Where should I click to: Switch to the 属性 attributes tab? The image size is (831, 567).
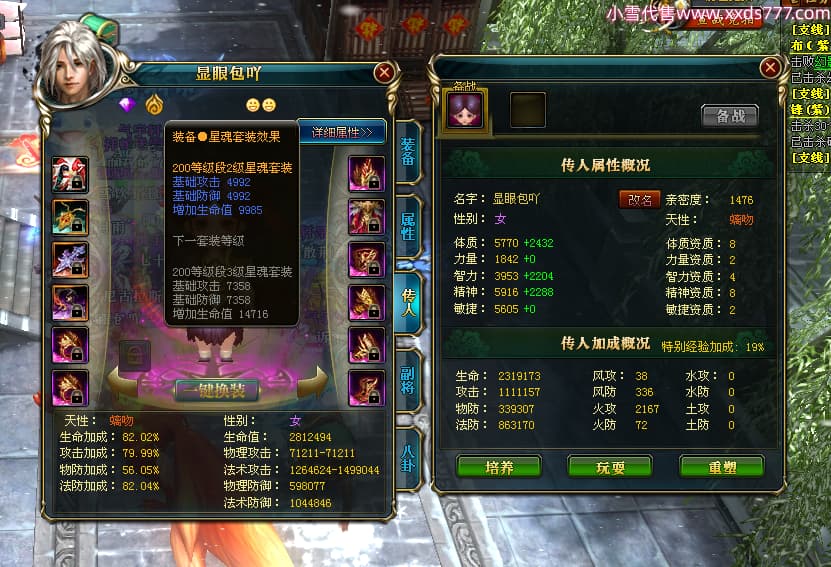(x=408, y=226)
